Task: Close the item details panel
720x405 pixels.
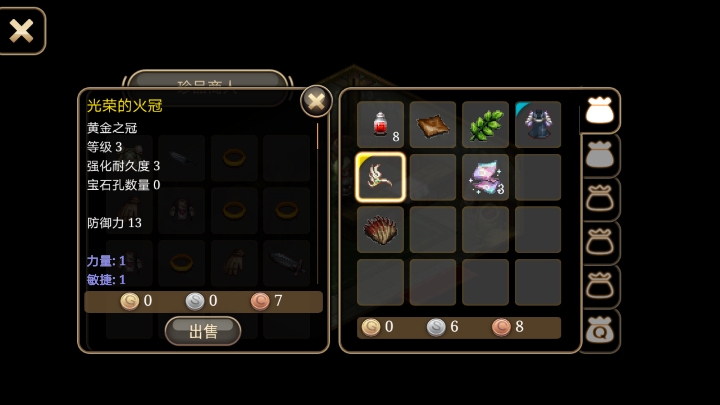Action: click(x=316, y=101)
